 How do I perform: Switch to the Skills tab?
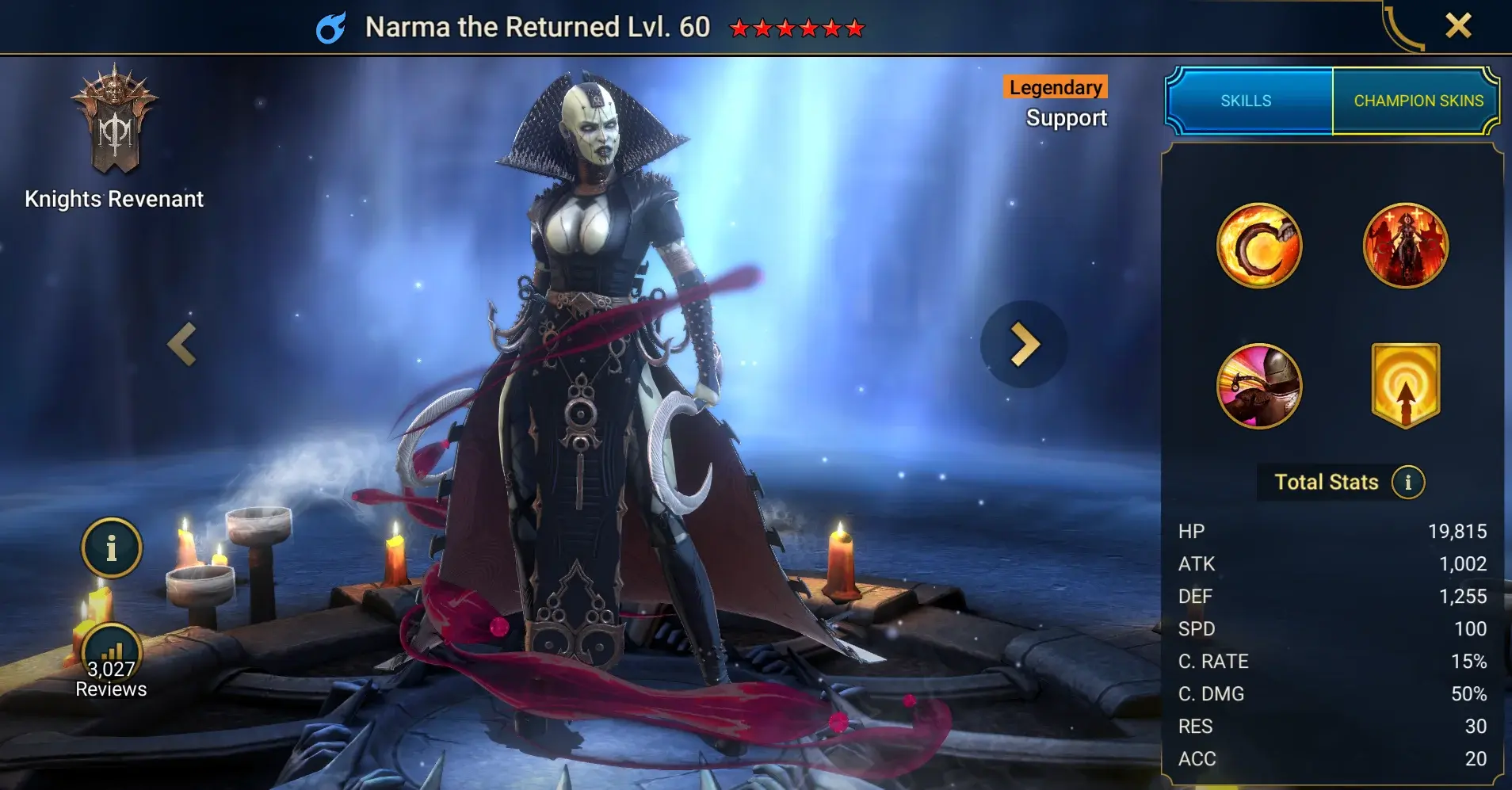pyautogui.click(x=1246, y=101)
